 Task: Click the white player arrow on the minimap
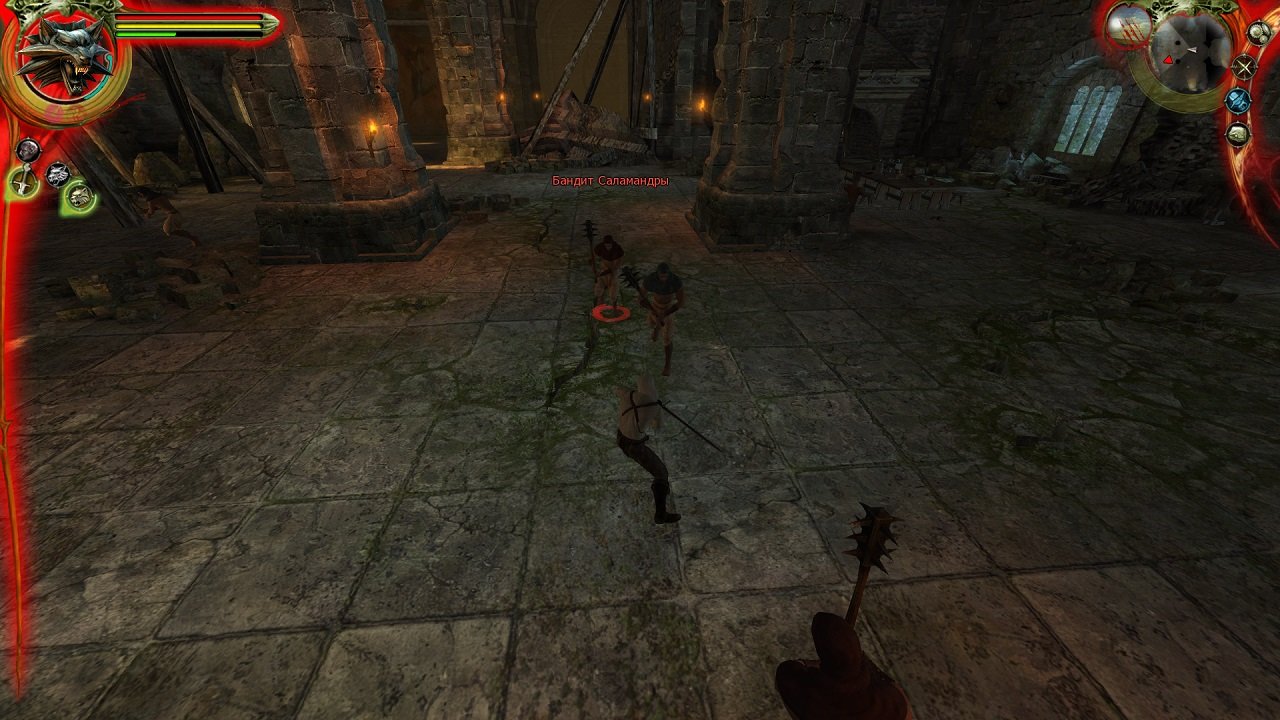click(1193, 50)
